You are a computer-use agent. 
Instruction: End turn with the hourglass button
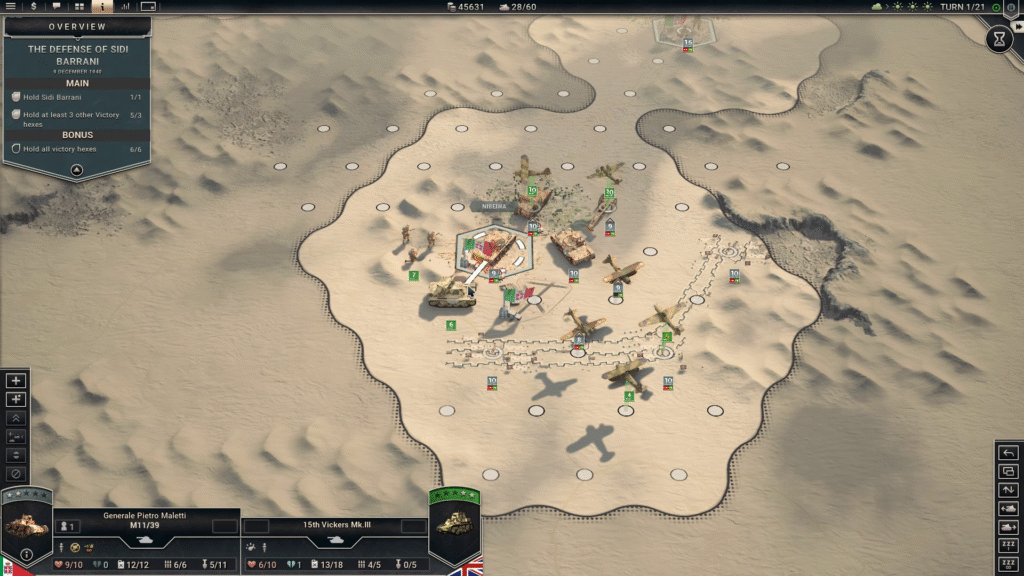(999, 39)
